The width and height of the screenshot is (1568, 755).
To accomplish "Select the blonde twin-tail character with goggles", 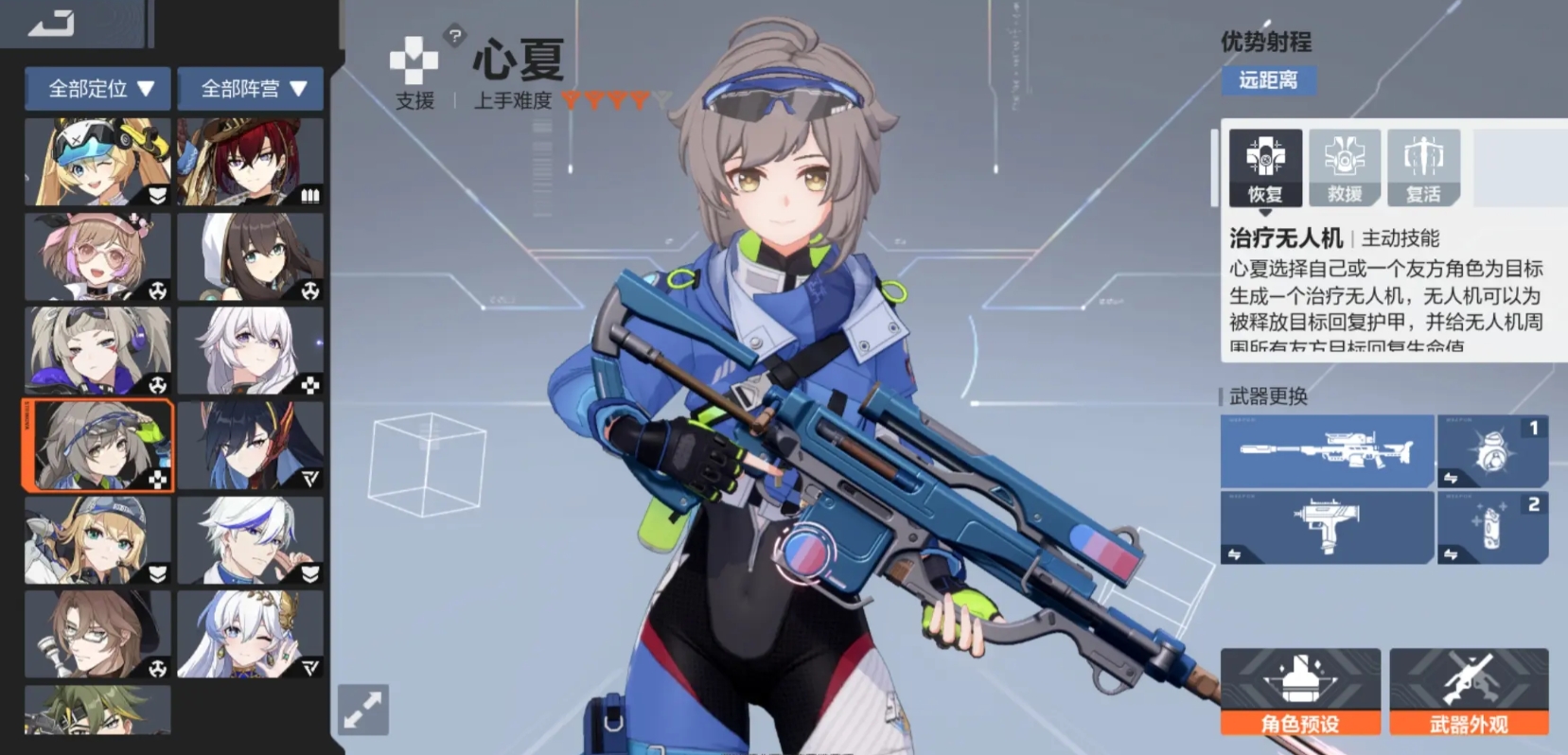I will tap(97, 162).
